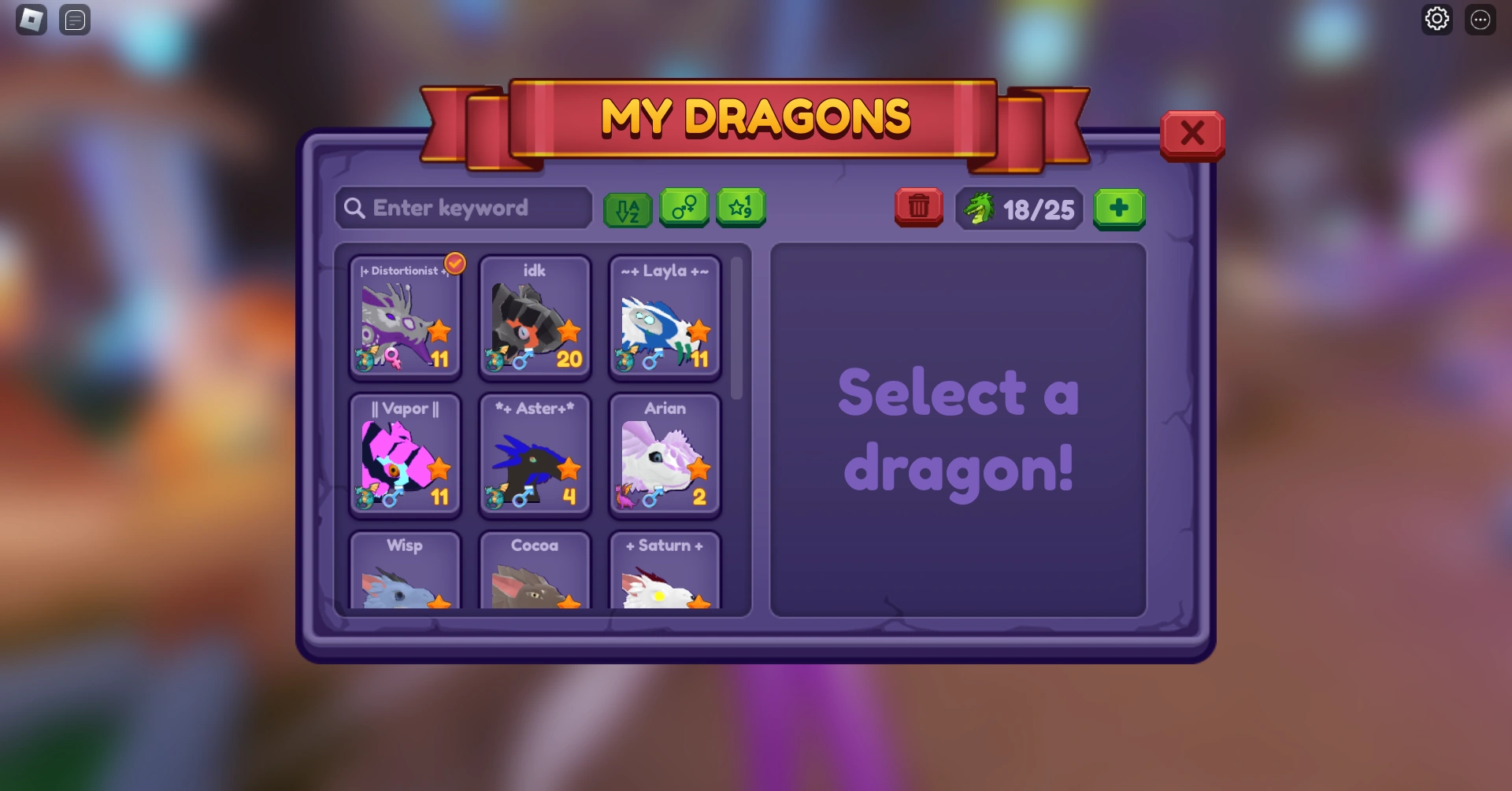Screen dimensions: 1512x791
Task: Click the star level sort icon
Action: 740,208
